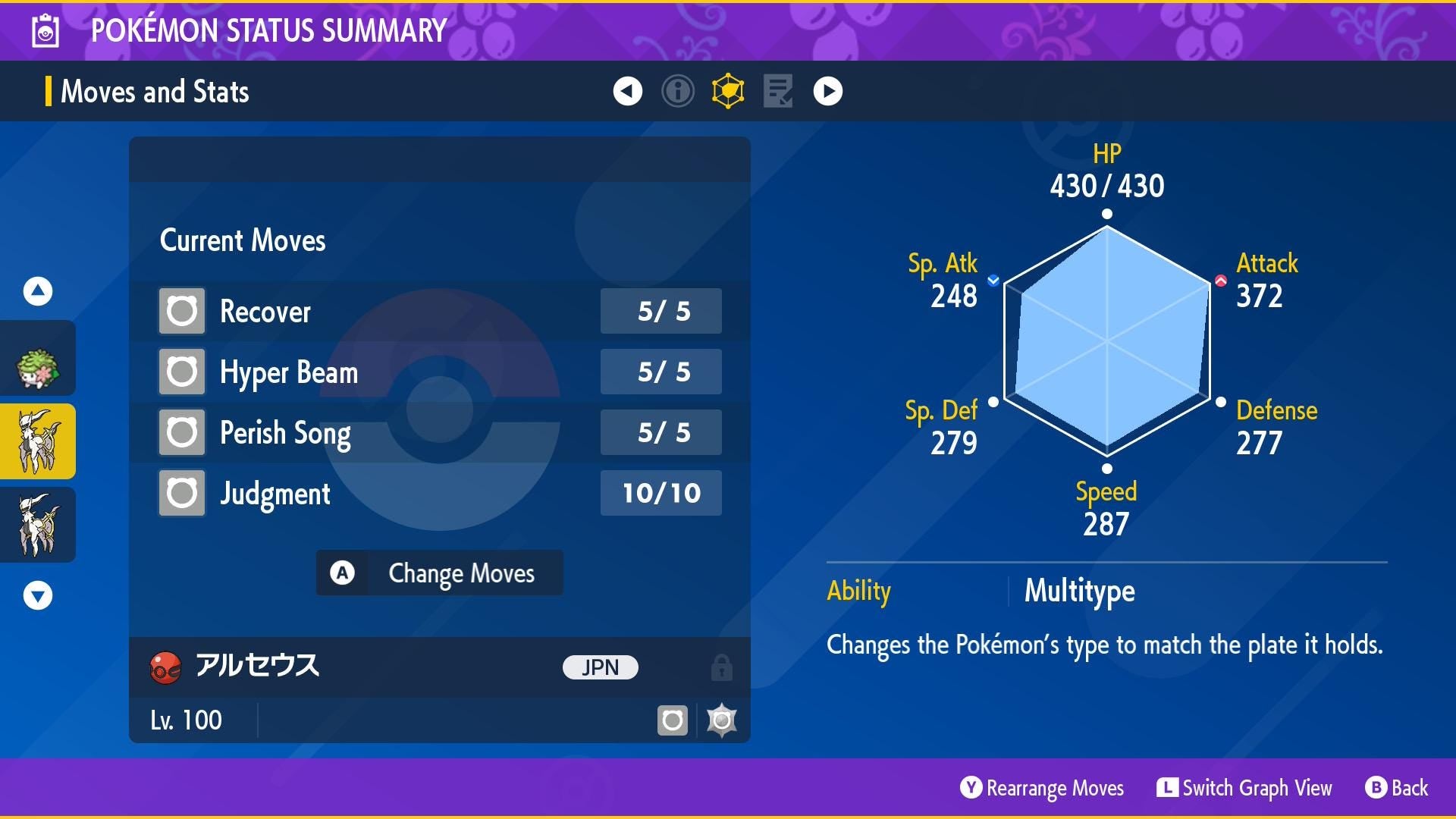Toggle Switch Graph View
The image size is (1456, 819).
[x=1244, y=788]
